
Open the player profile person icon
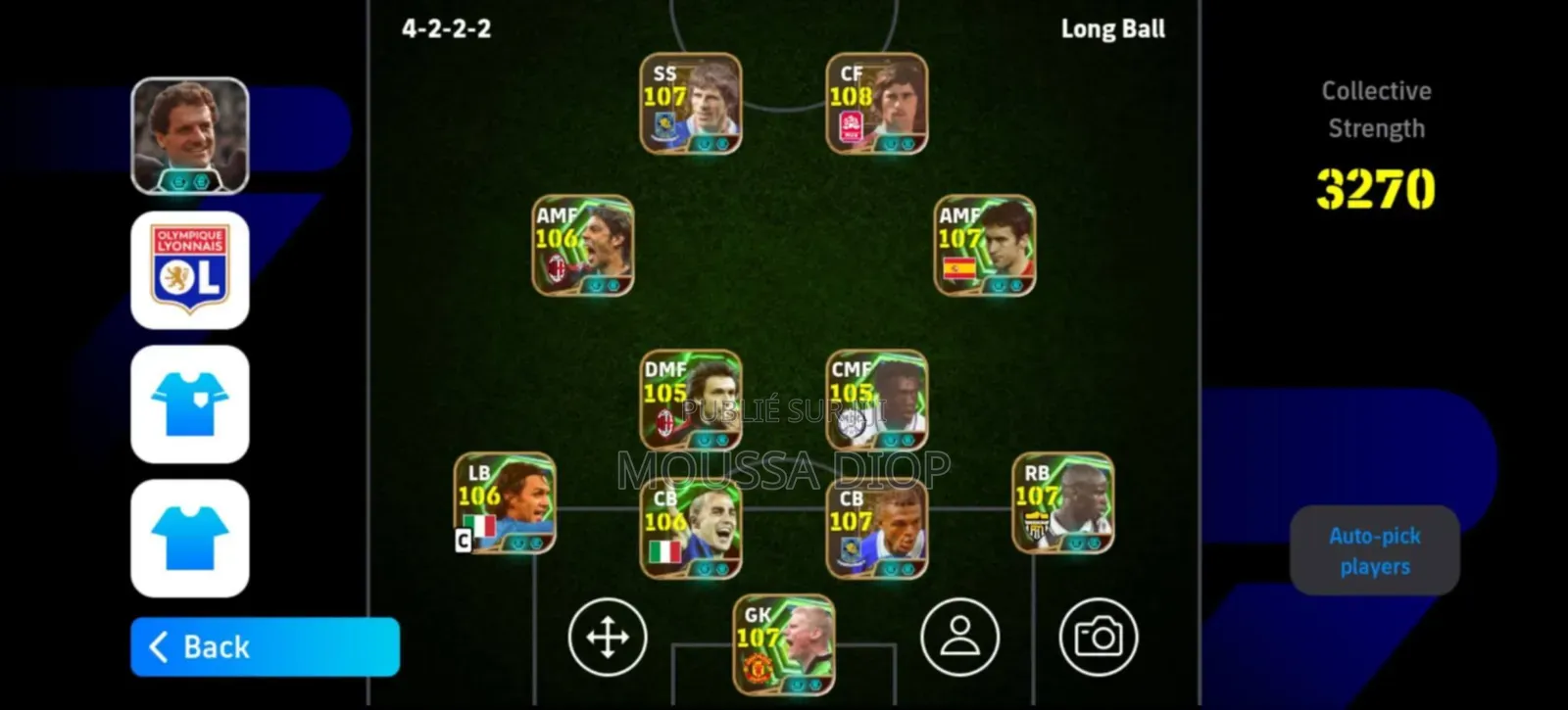pos(960,637)
